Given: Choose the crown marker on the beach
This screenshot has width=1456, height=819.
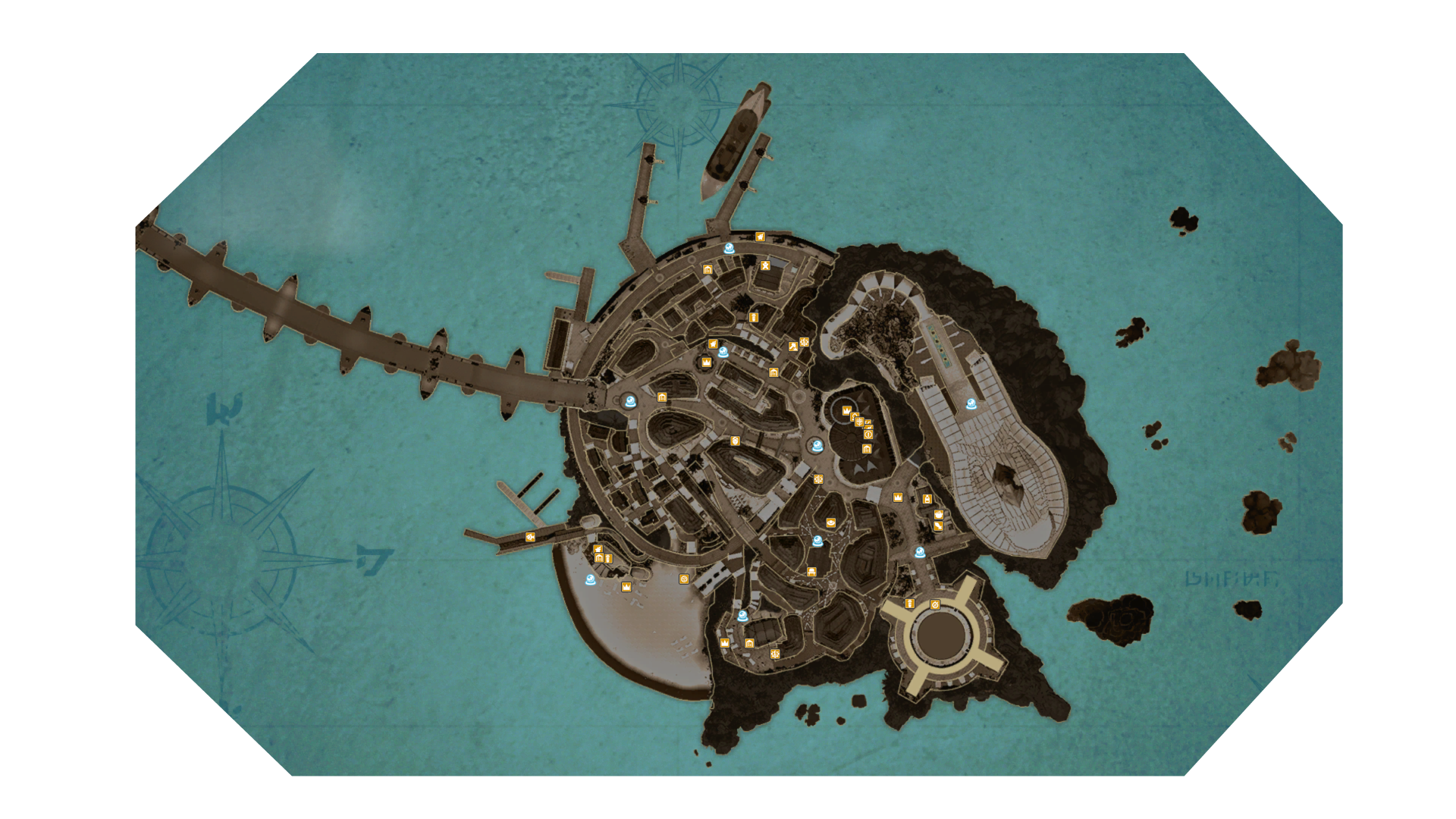Looking at the screenshot, I should point(626,587).
